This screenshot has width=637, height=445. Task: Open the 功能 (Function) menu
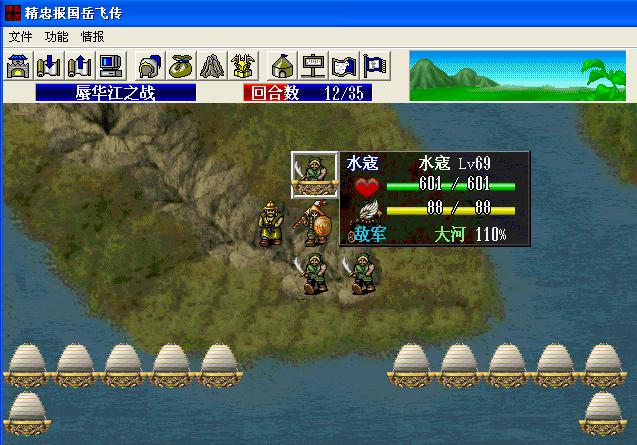point(56,36)
